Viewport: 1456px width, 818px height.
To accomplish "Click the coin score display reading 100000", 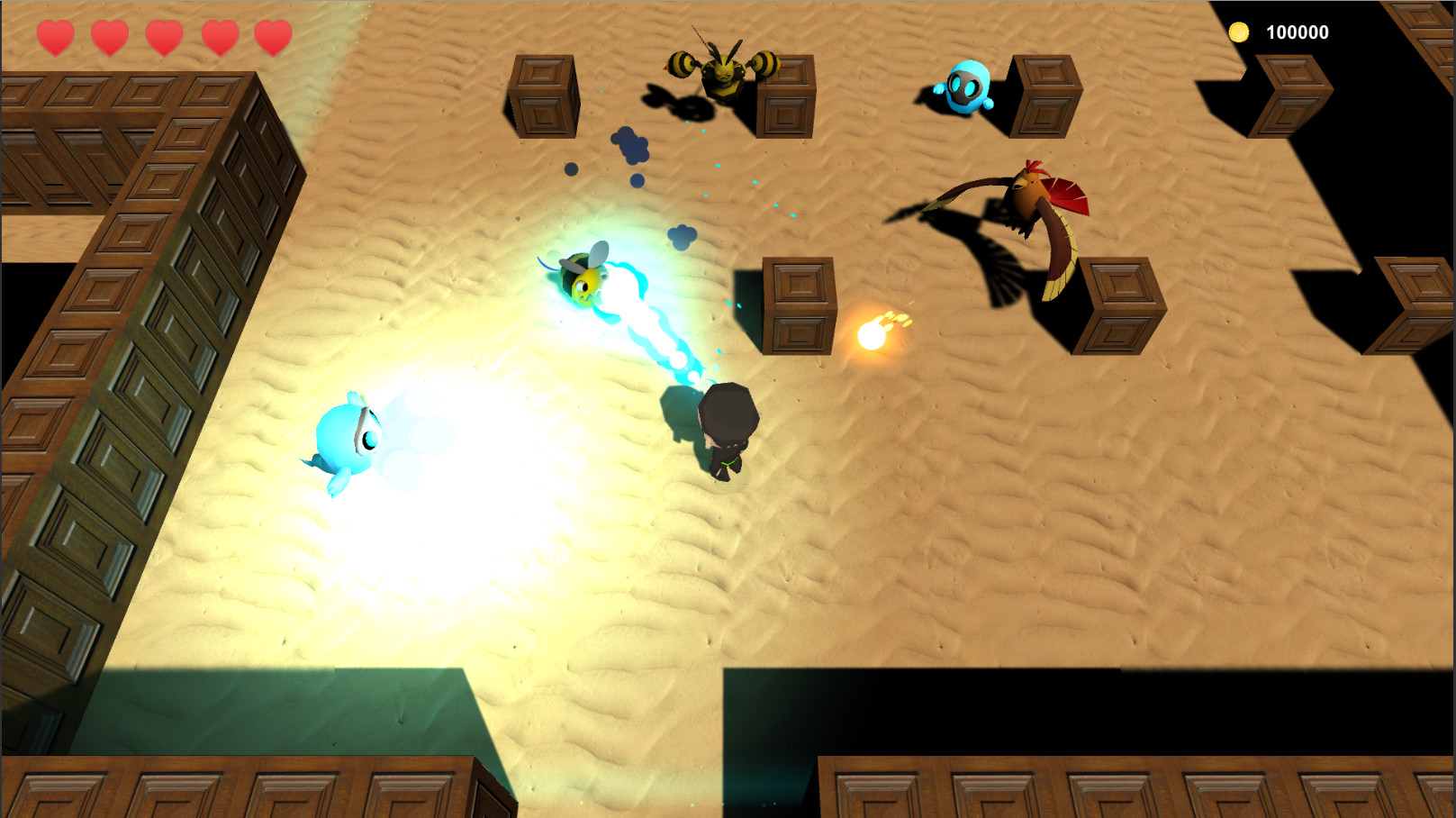I will (1297, 32).
